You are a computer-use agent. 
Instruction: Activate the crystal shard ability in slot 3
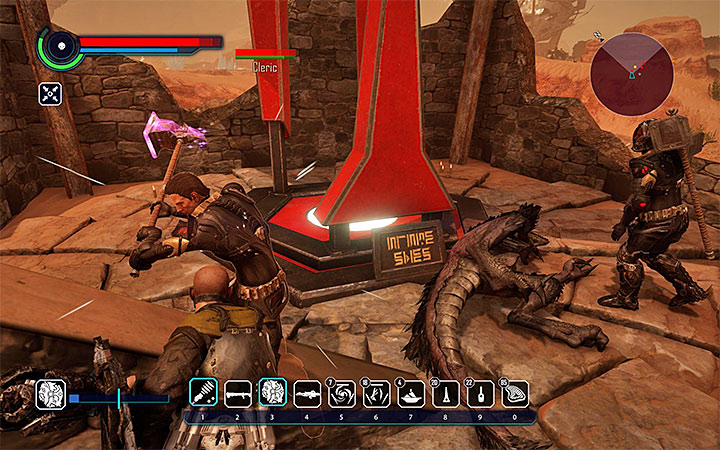coord(272,392)
